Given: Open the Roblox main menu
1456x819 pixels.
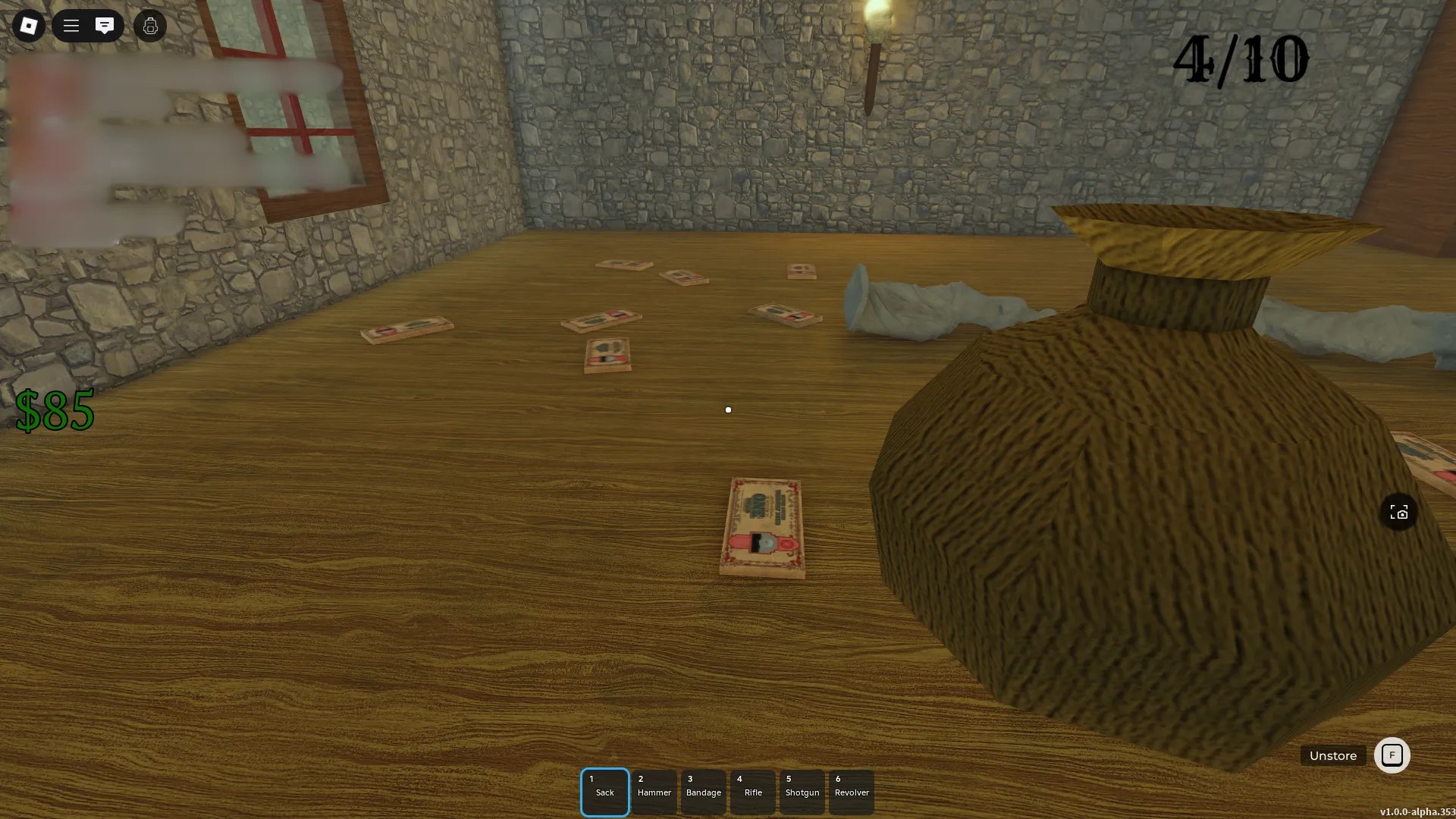Looking at the screenshot, I should pyautogui.click(x=28, y=25).
